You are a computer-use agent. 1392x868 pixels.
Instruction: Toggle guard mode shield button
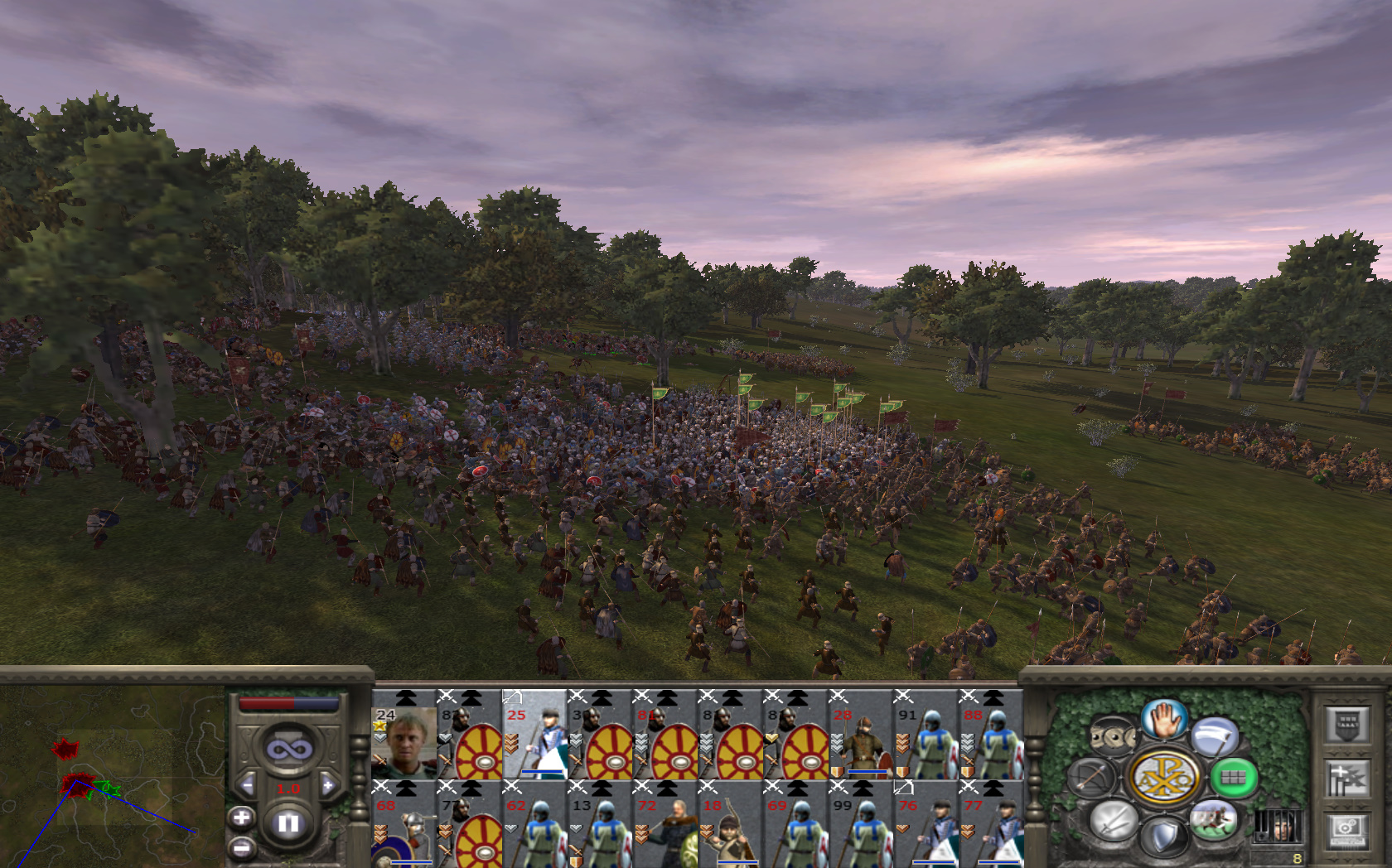(x=1165, y=837)
